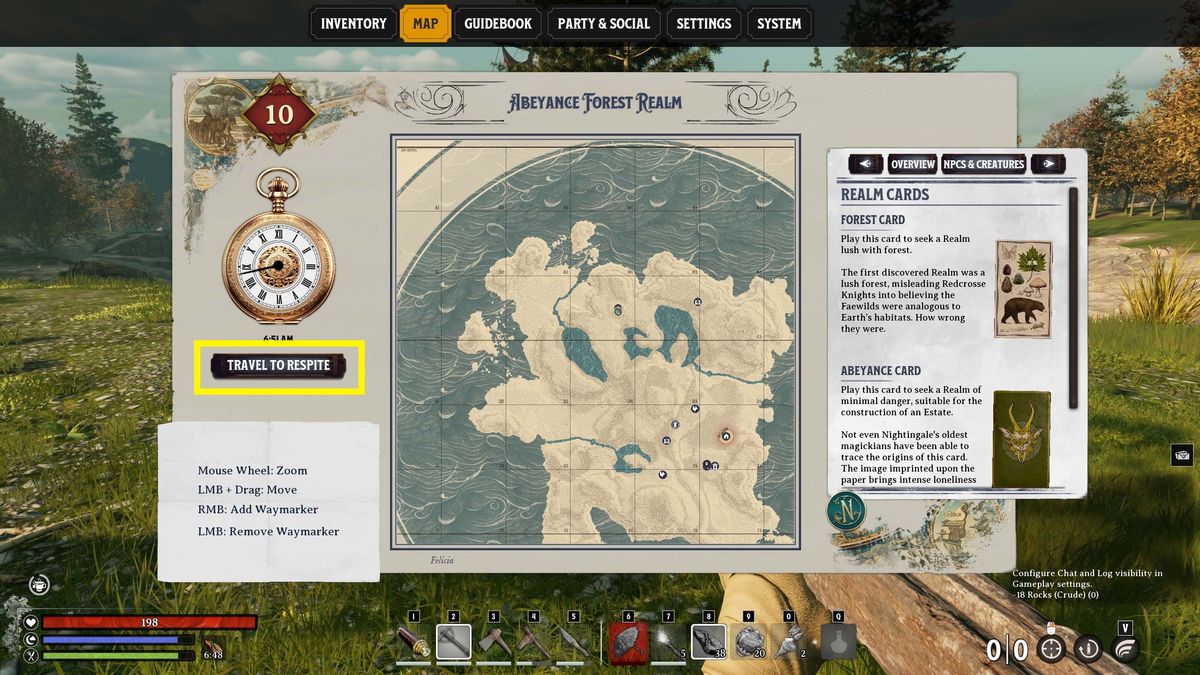The width and height of the screenshot is (1200, 675).
Task: Open the Inventory menu
Action: [353, 24]
